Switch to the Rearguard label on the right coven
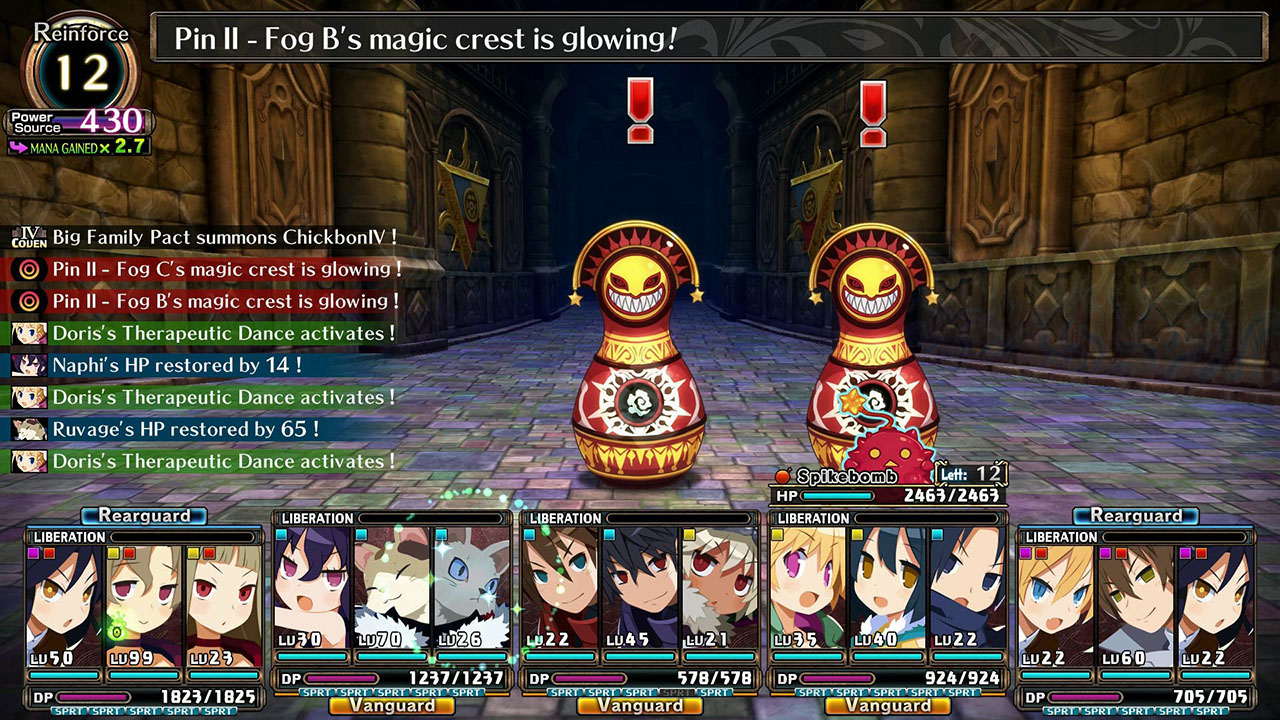Screen dimensions: 1280x720 pyautogui.click(x=1135, y=515)
